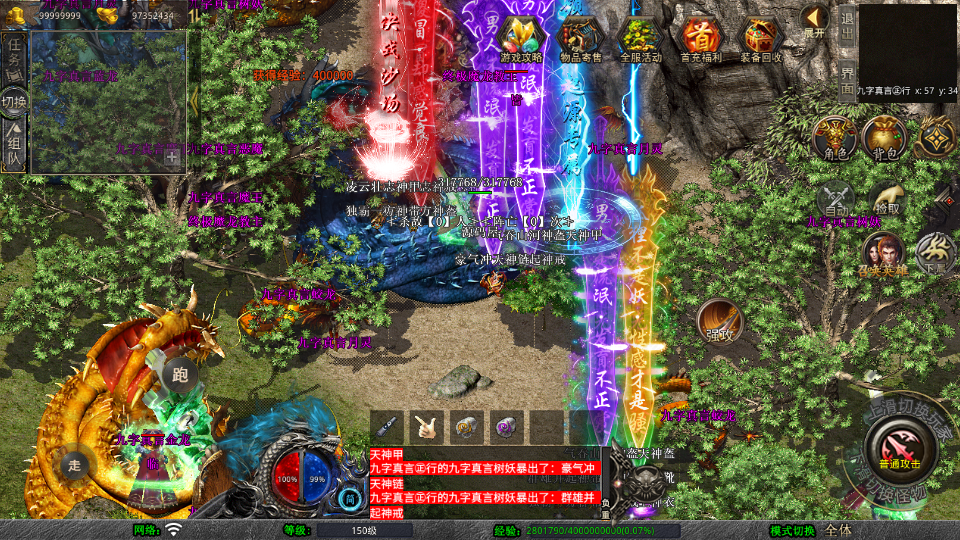Open the 首充福利 first-recharge bonus
The height and width of the screenshot is (540, 960).
tap(701, 39)
